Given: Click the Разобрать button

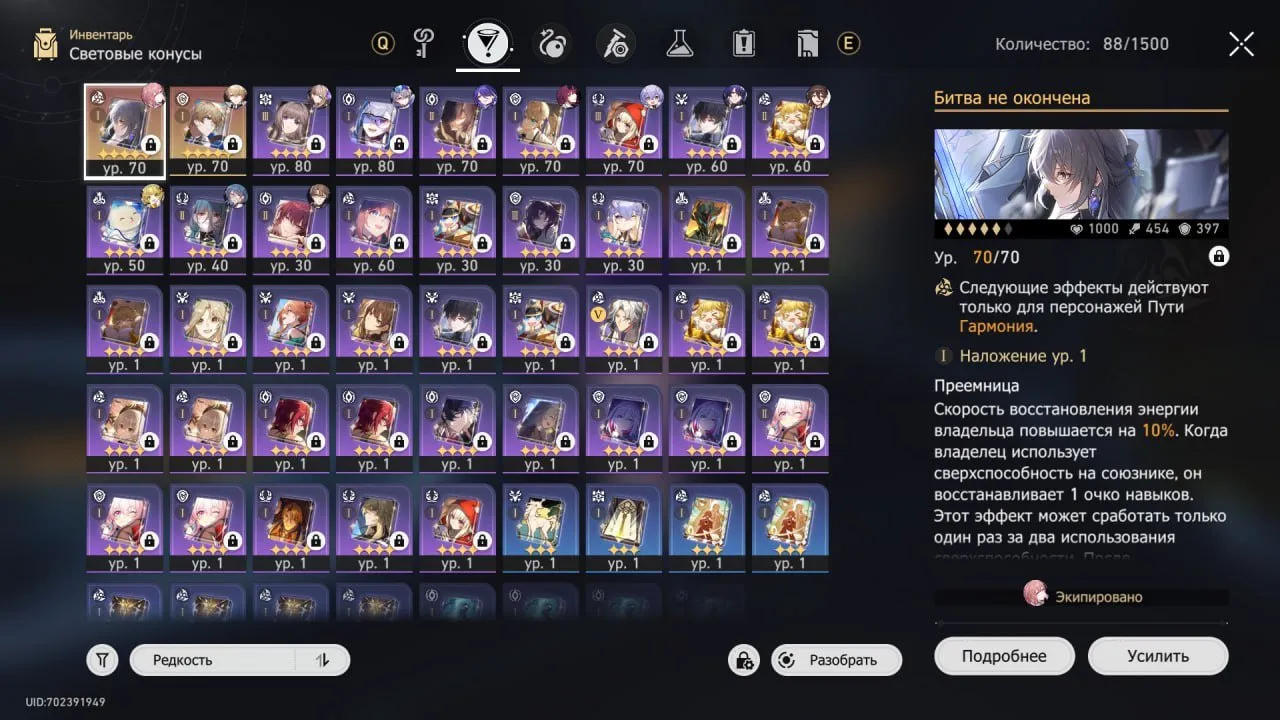Looking at the screenshot, I should click(836, 660).
